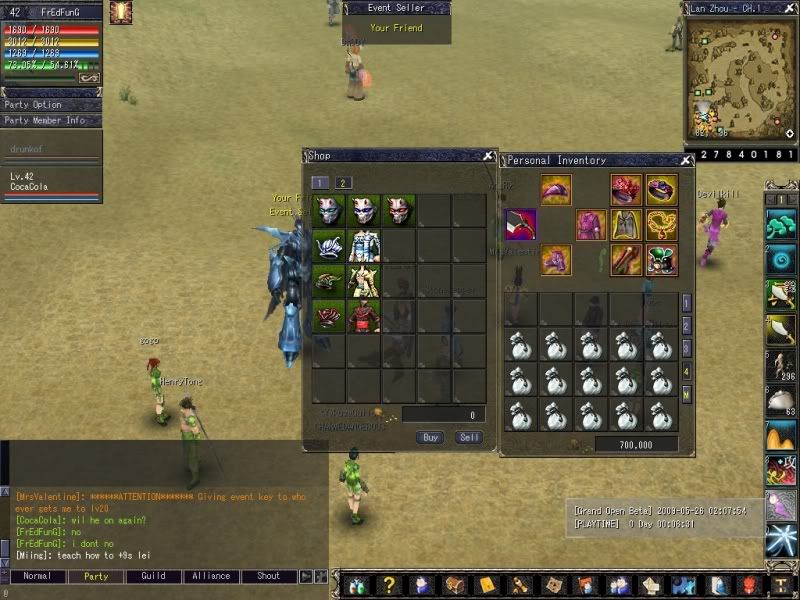
Task: Choose the red rose hat shop item
Action: pyautogui.click(x=328, y=316)
